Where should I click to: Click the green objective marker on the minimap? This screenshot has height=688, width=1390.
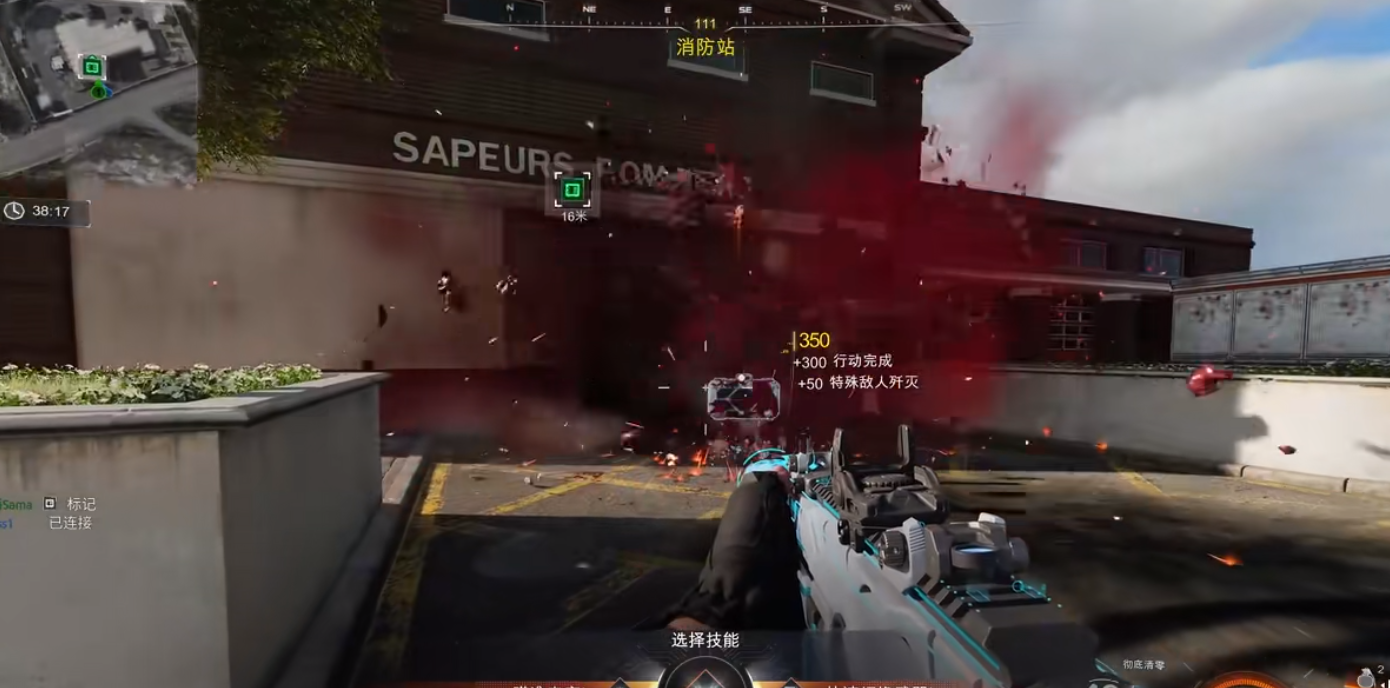tap(92, 67)
